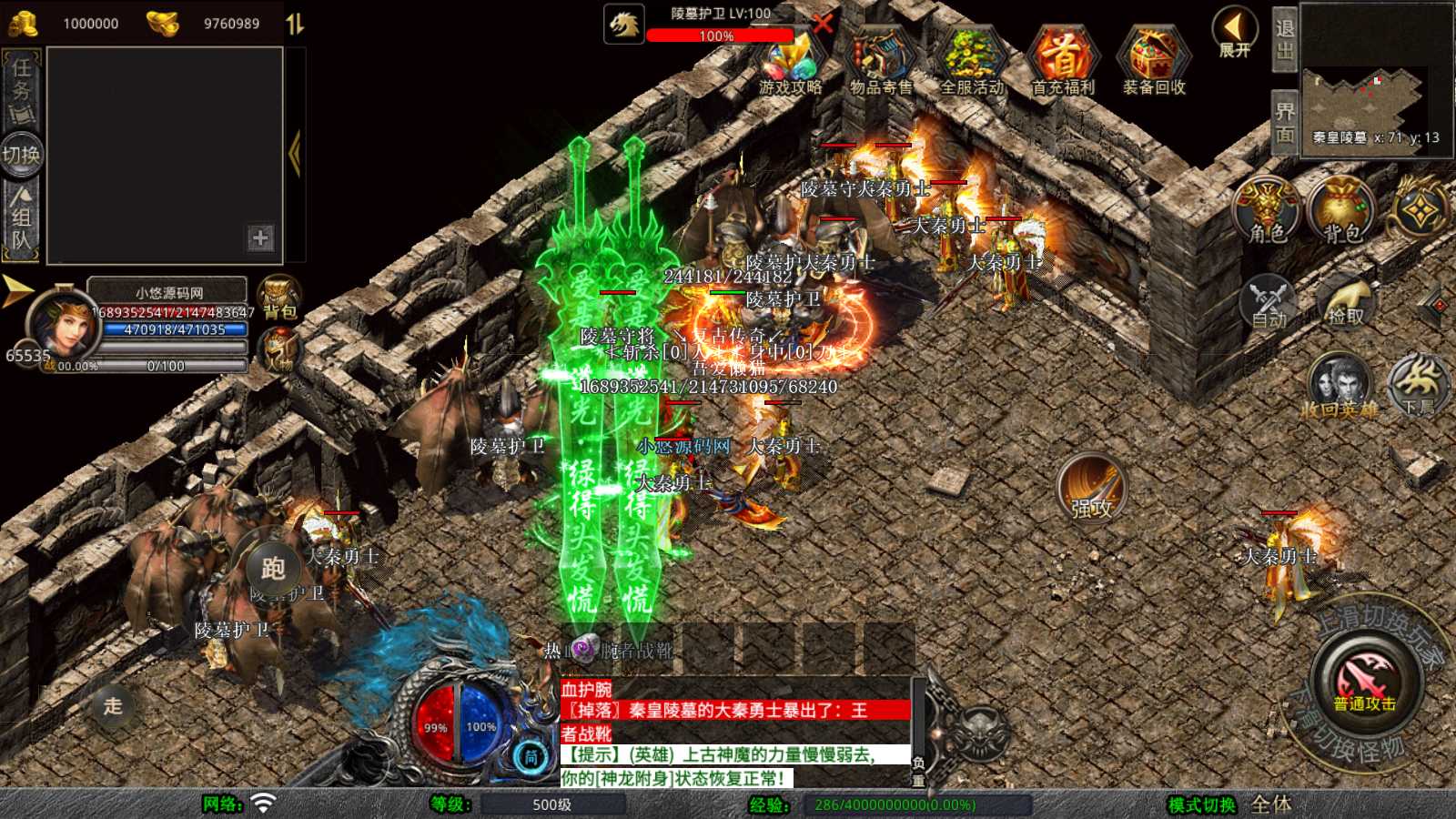Use the 普通攻击 normal attack button
The height and width of the screenshot is (819, 1456).
[1365, 681]
